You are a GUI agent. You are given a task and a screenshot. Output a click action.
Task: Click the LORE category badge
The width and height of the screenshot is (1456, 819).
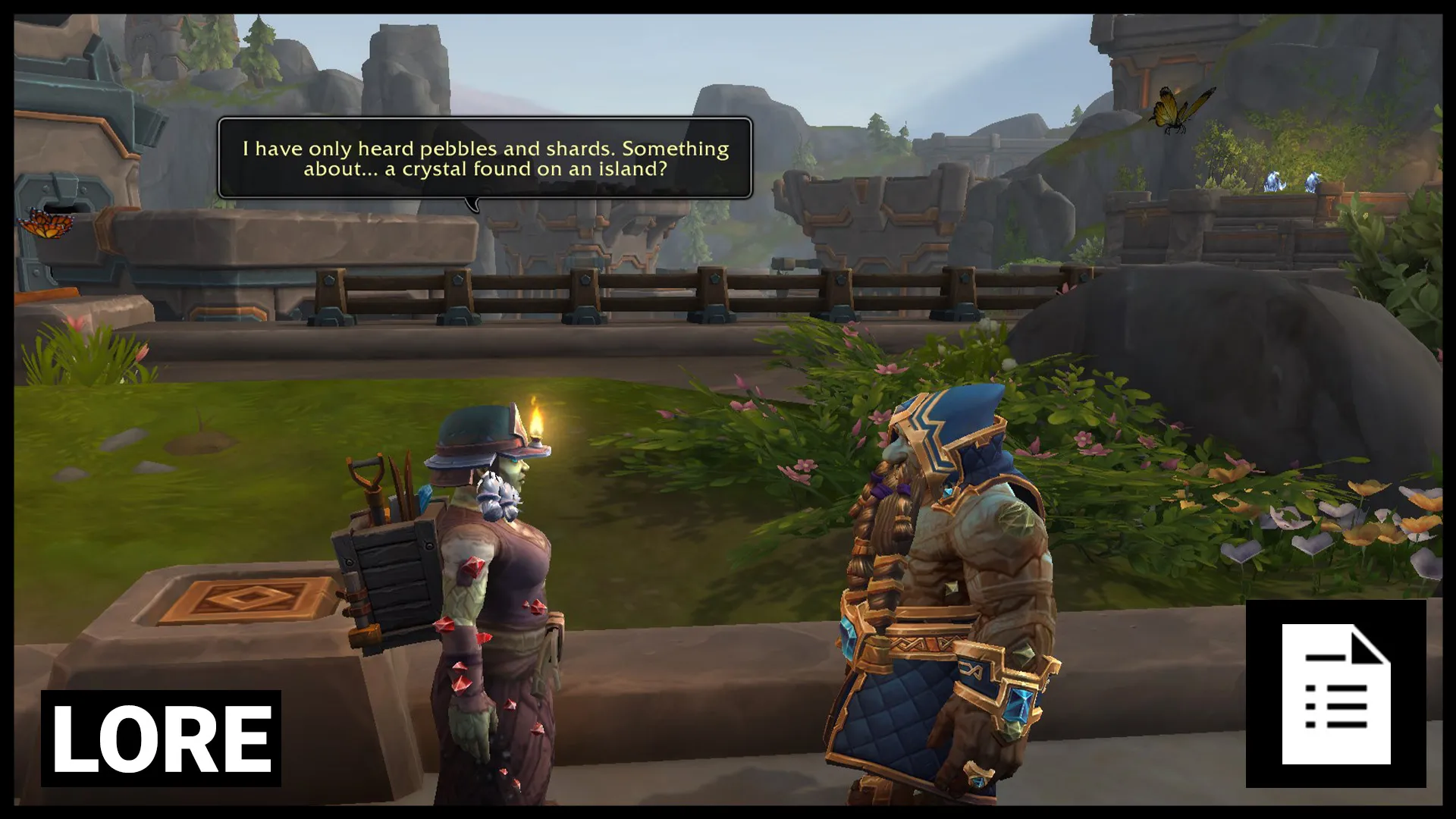pyautogui.click(x=161, y=738)
